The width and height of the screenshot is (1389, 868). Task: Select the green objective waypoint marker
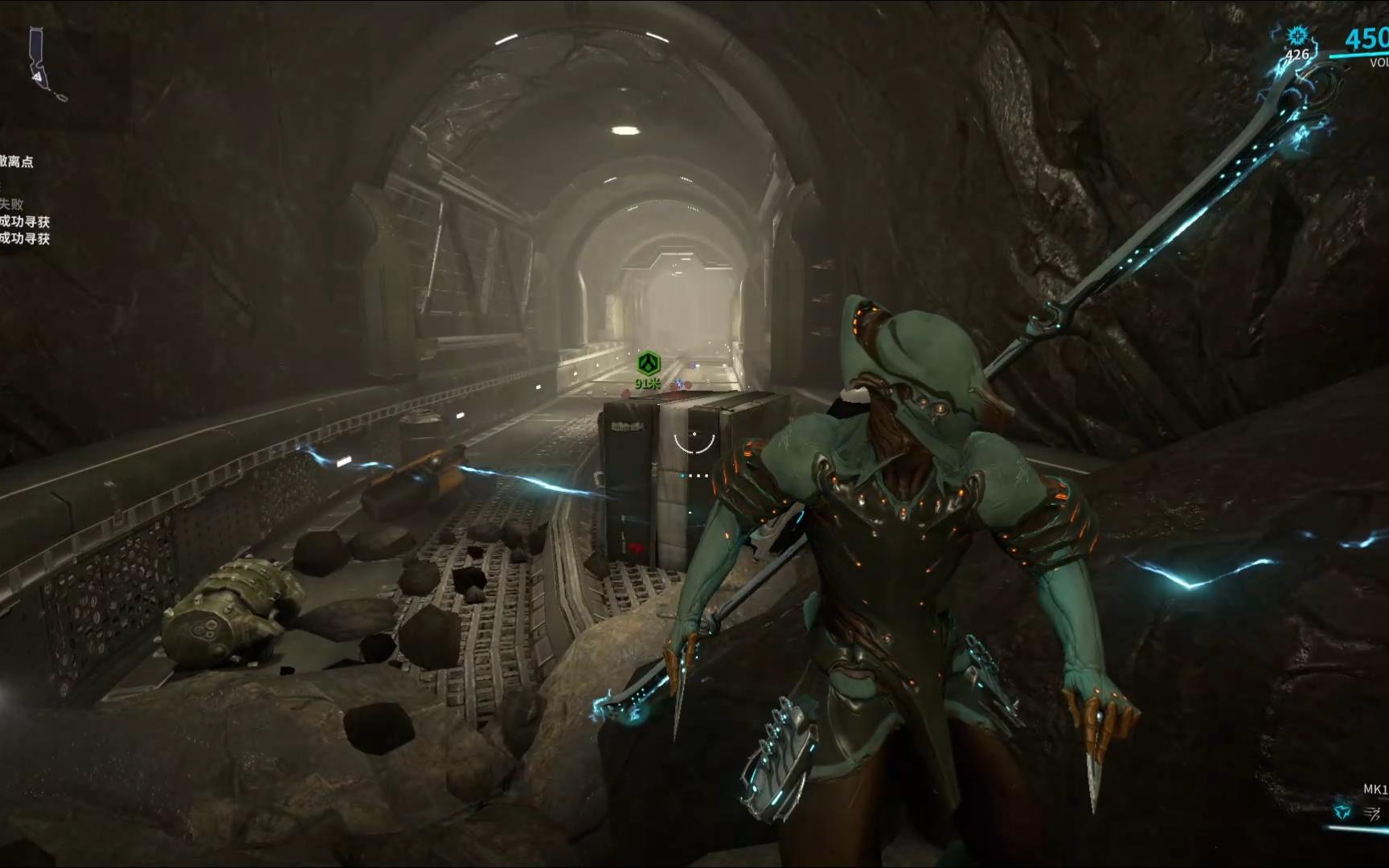click(649, 363)
